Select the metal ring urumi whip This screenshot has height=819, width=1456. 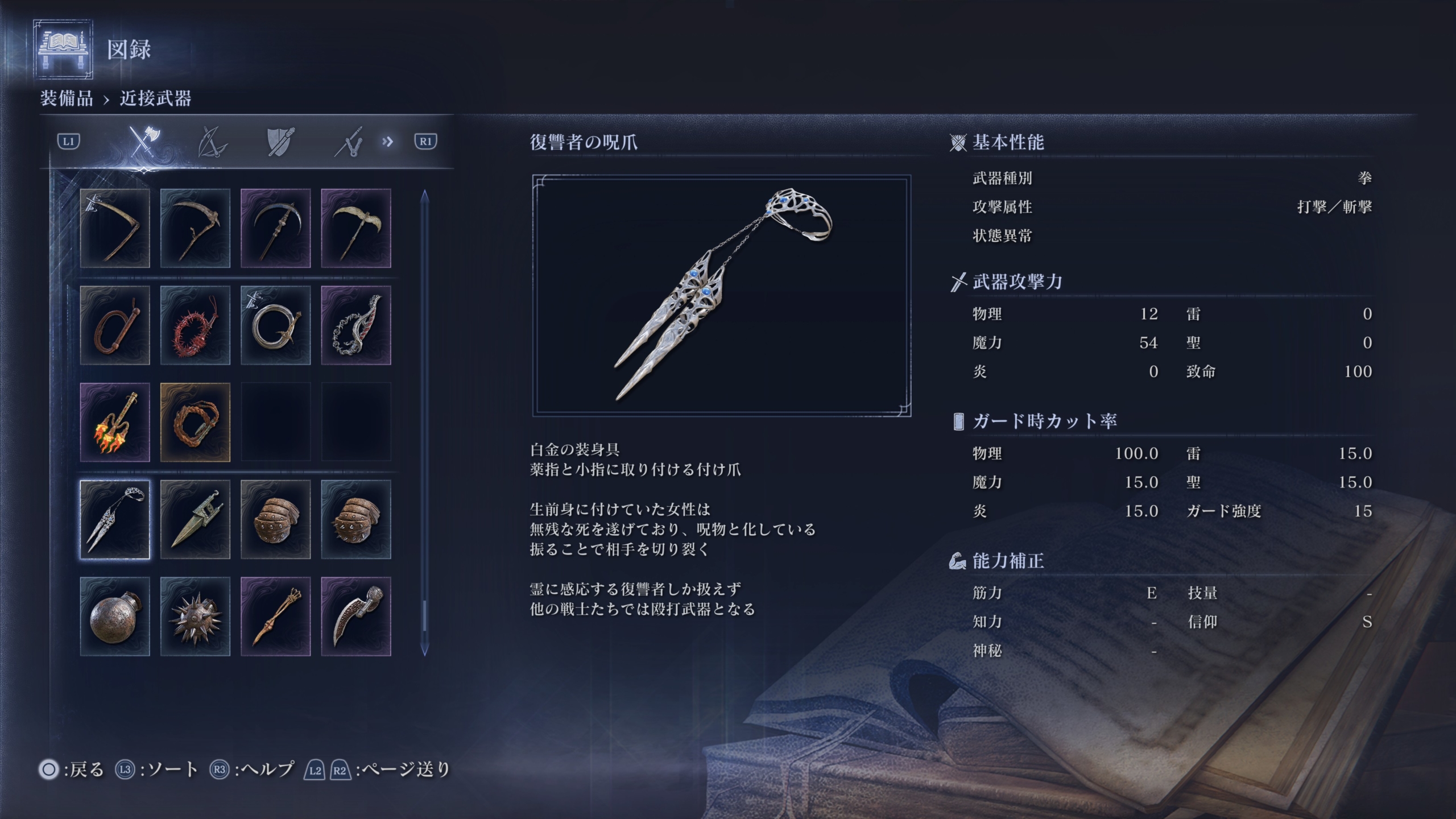click(x=276, y=325)
